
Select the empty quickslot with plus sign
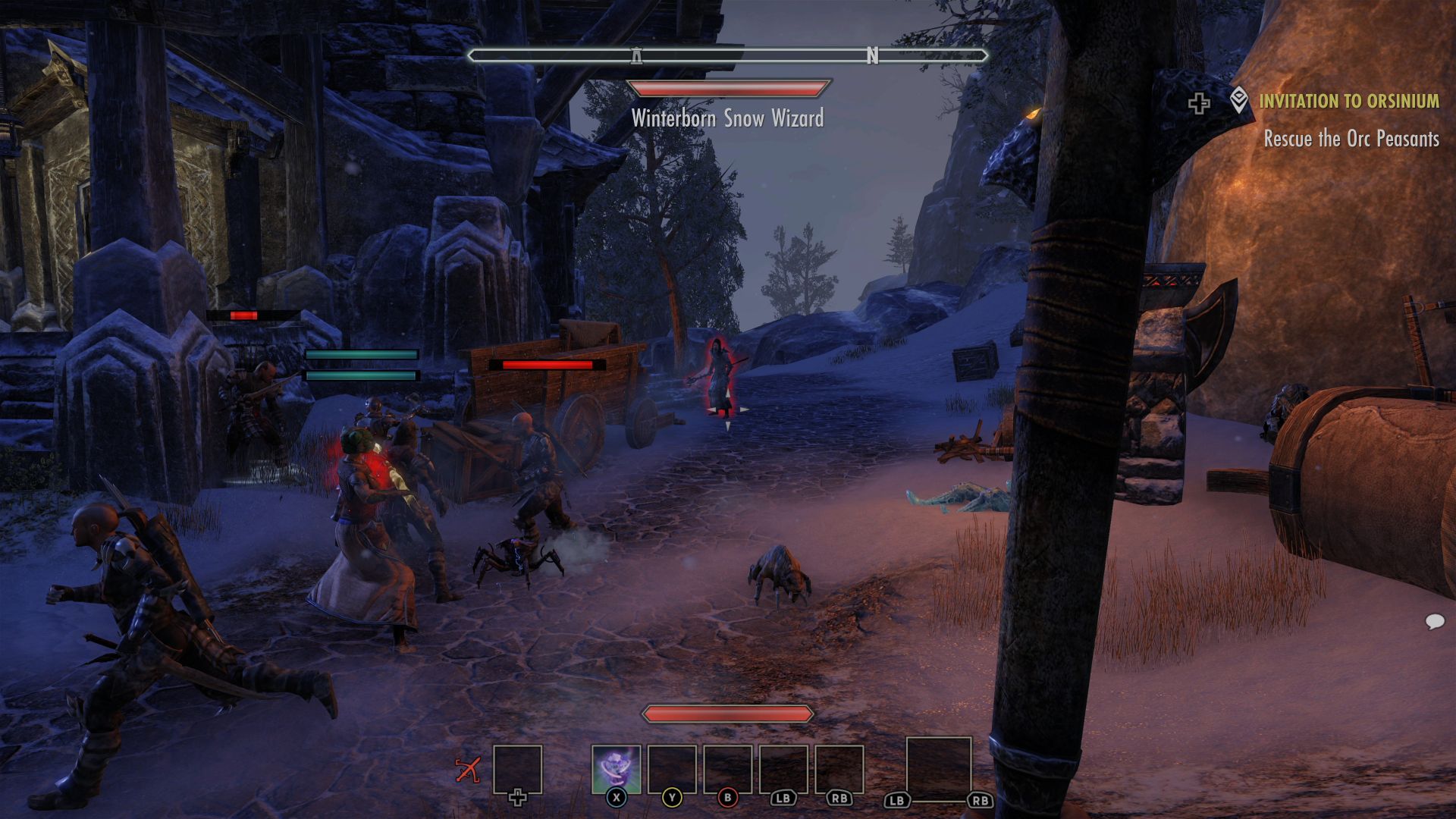click(x=517, y=770)
